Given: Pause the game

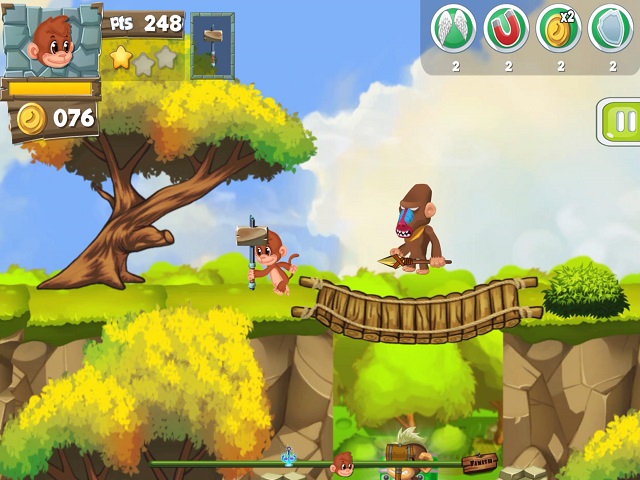Looking at the screenshot, I should (x=622, y=122).
